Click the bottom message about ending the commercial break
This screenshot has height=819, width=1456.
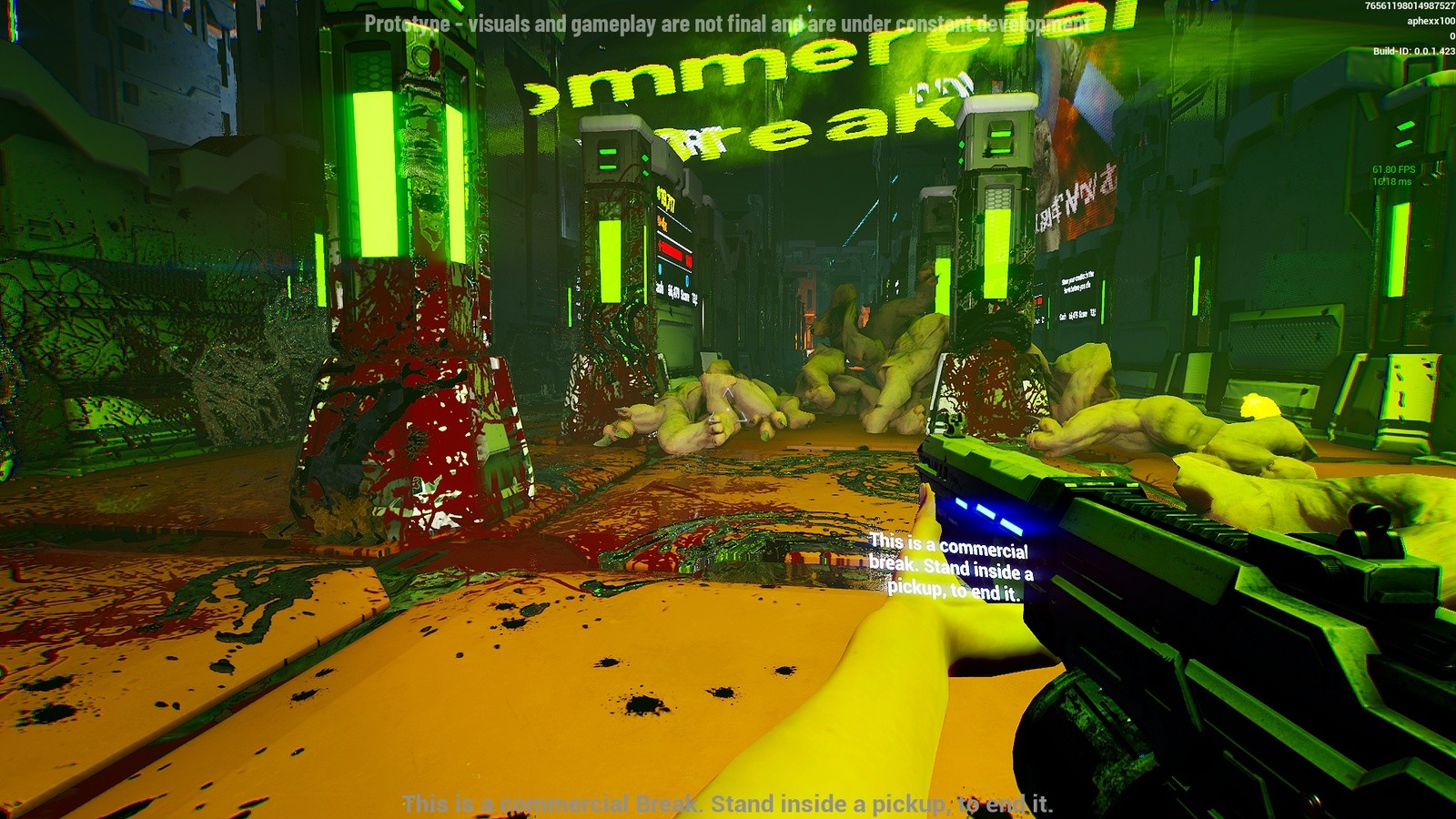click(x=728, y=802)
